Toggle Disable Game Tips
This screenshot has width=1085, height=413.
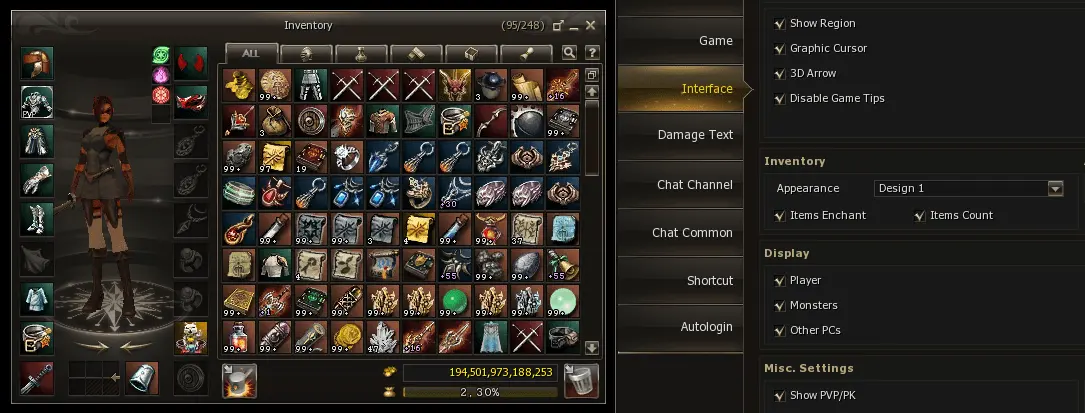click(x=780, y=98)
